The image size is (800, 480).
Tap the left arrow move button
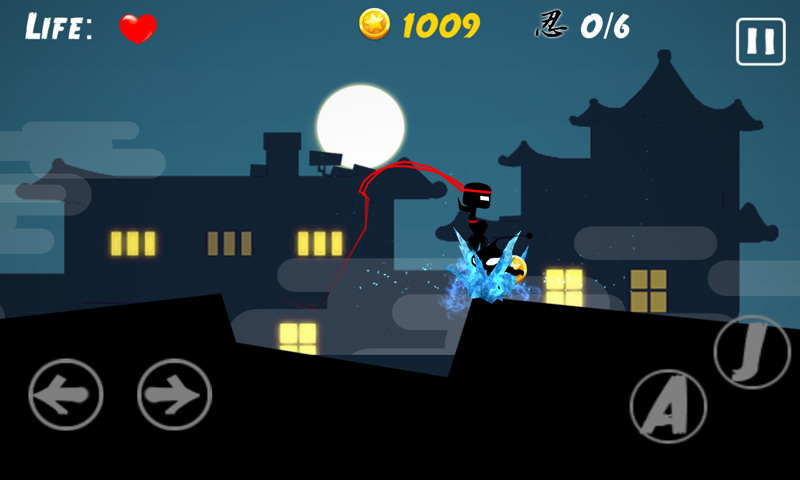[x=66, y=394]
